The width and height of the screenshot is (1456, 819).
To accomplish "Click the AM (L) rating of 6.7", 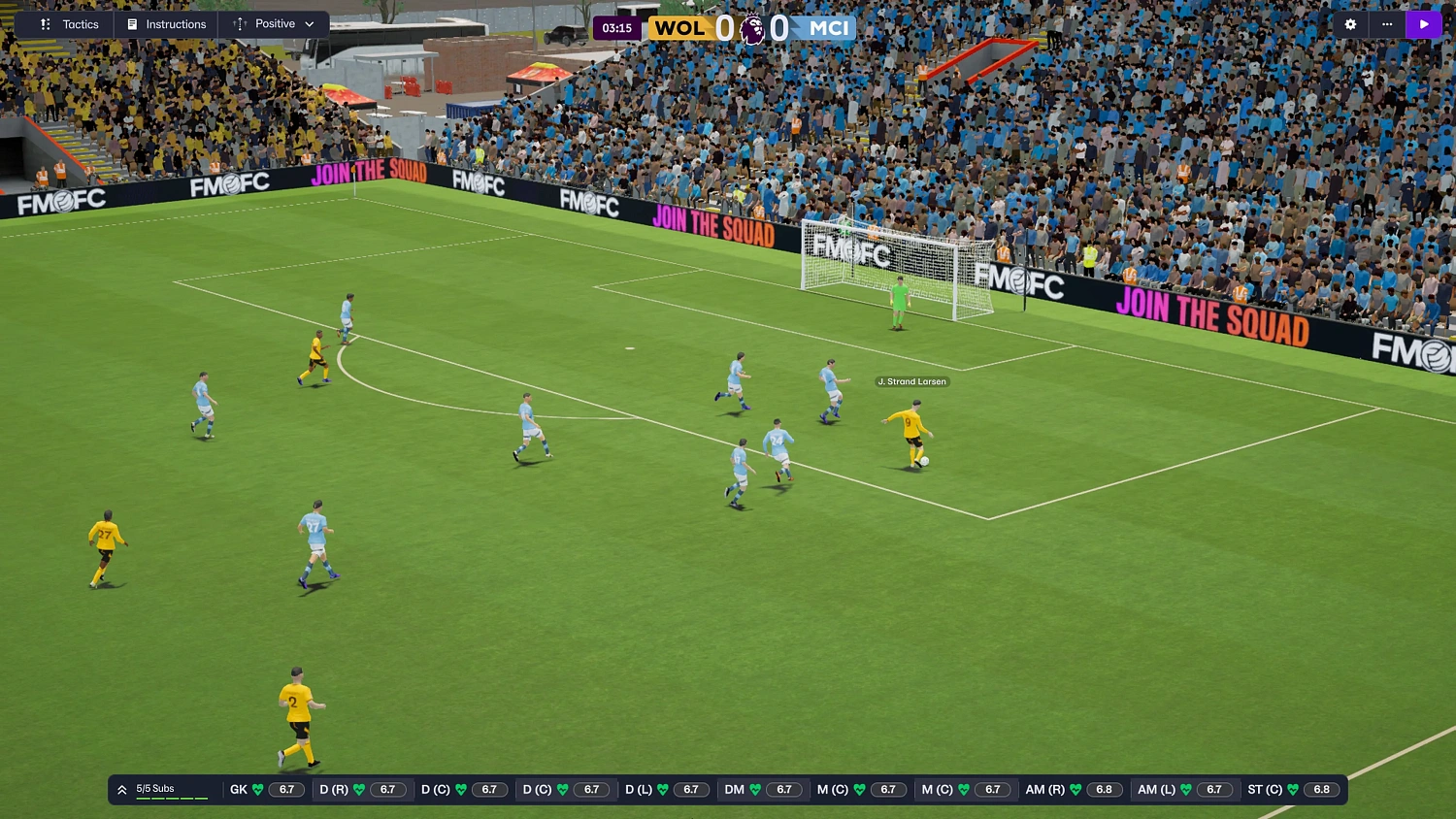I will coord(1214,789).
